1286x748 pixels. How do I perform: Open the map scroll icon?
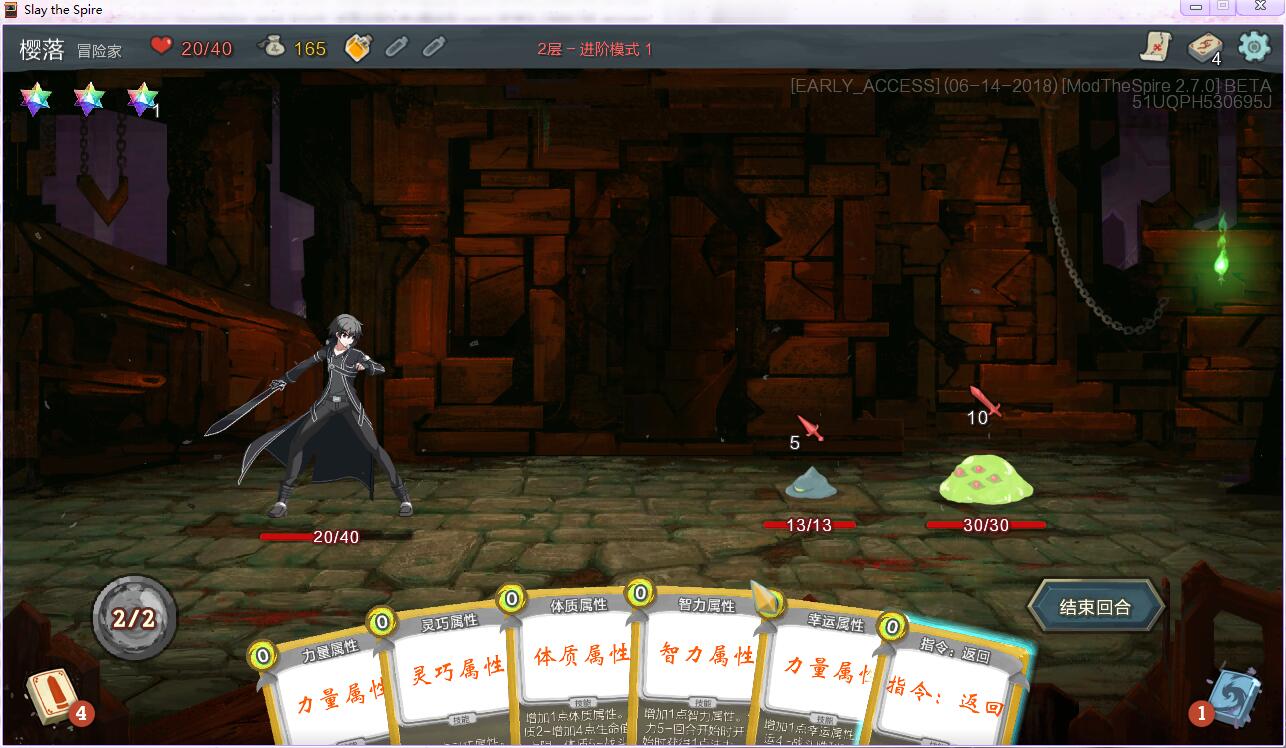[1159, 47]
